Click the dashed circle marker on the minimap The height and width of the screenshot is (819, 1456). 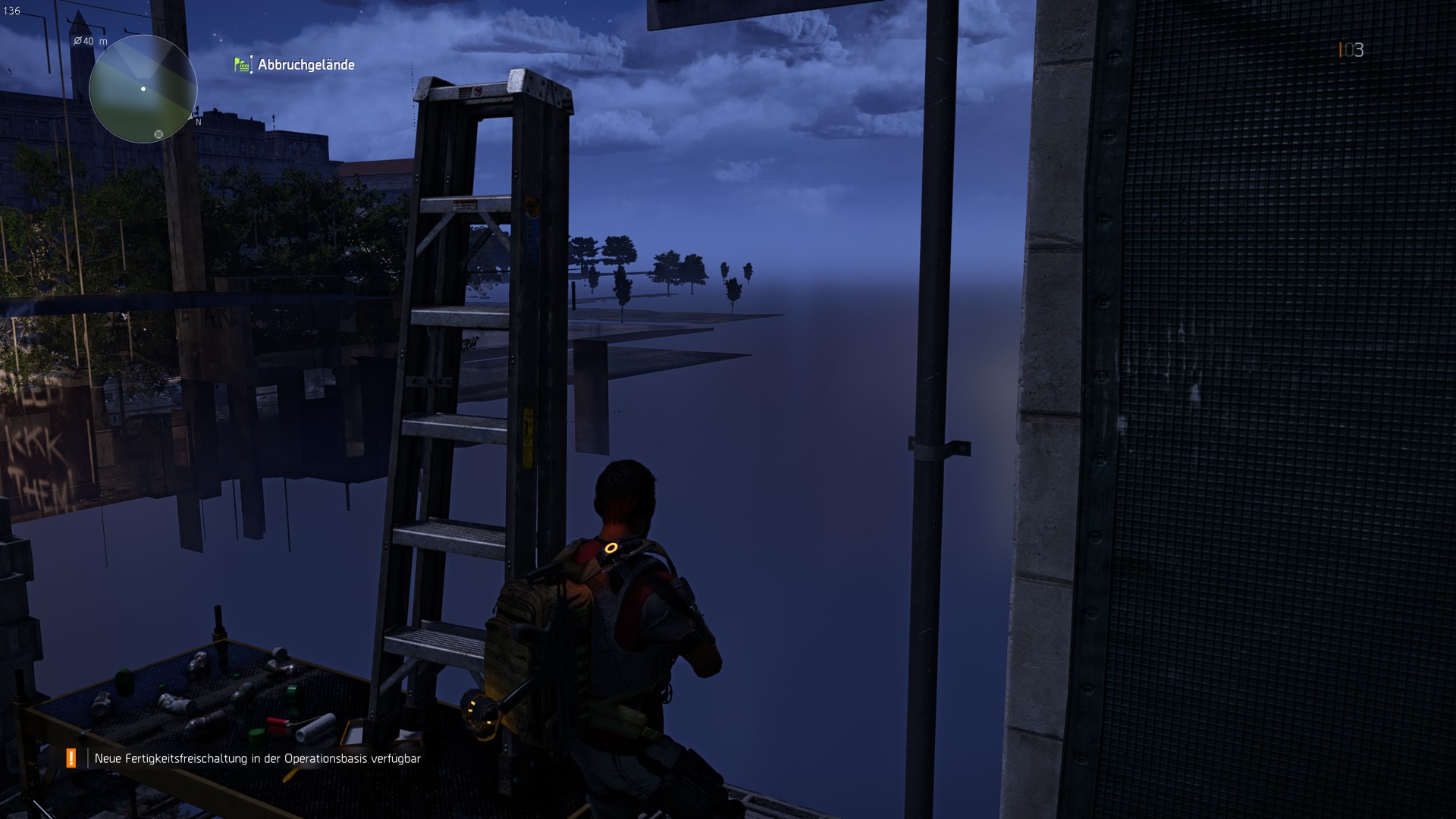click(158, 134)
